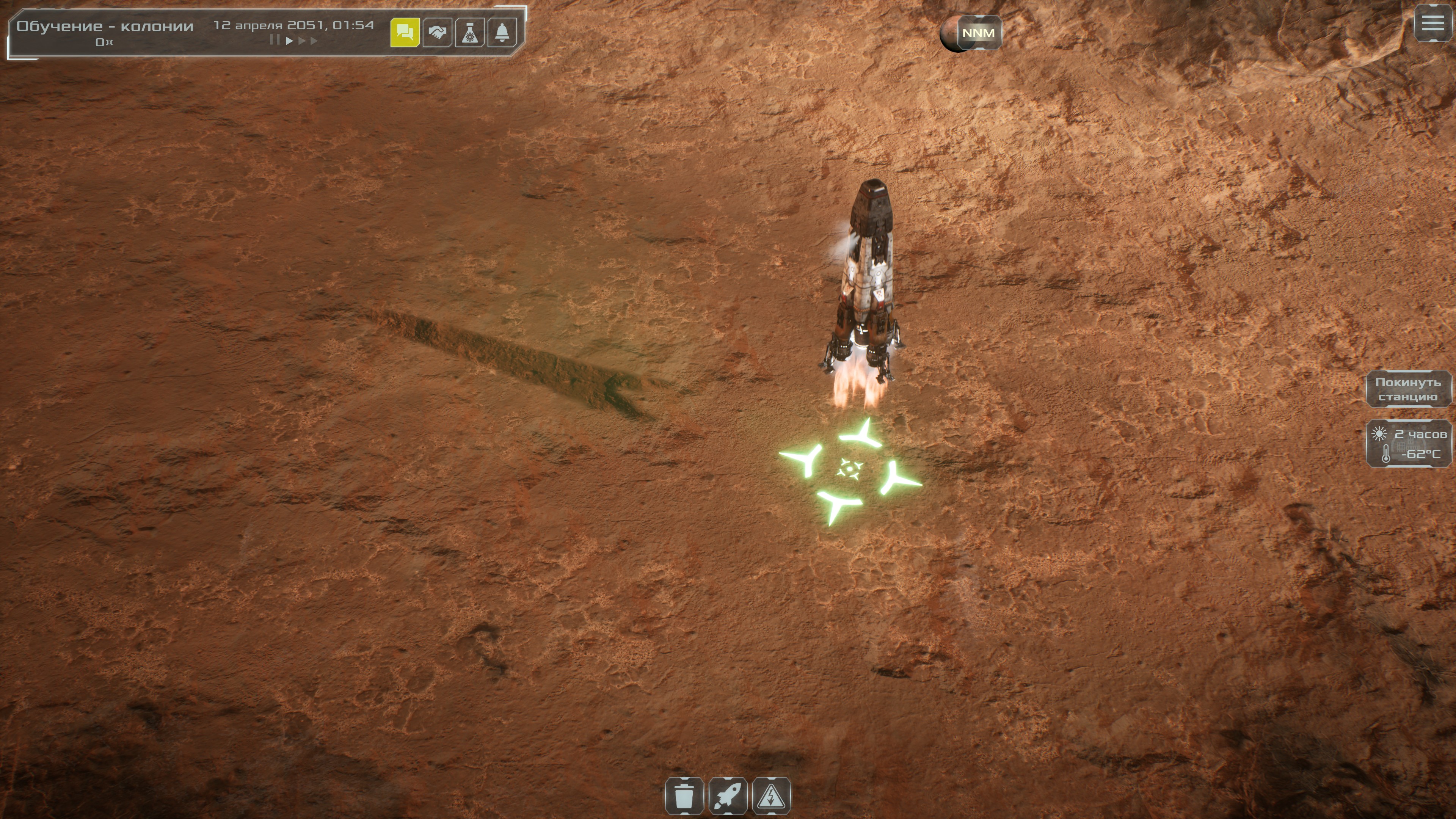The width and height of the screenshot is (1456, 819).
Task: Pause the game time
Action: click(274, 40)
